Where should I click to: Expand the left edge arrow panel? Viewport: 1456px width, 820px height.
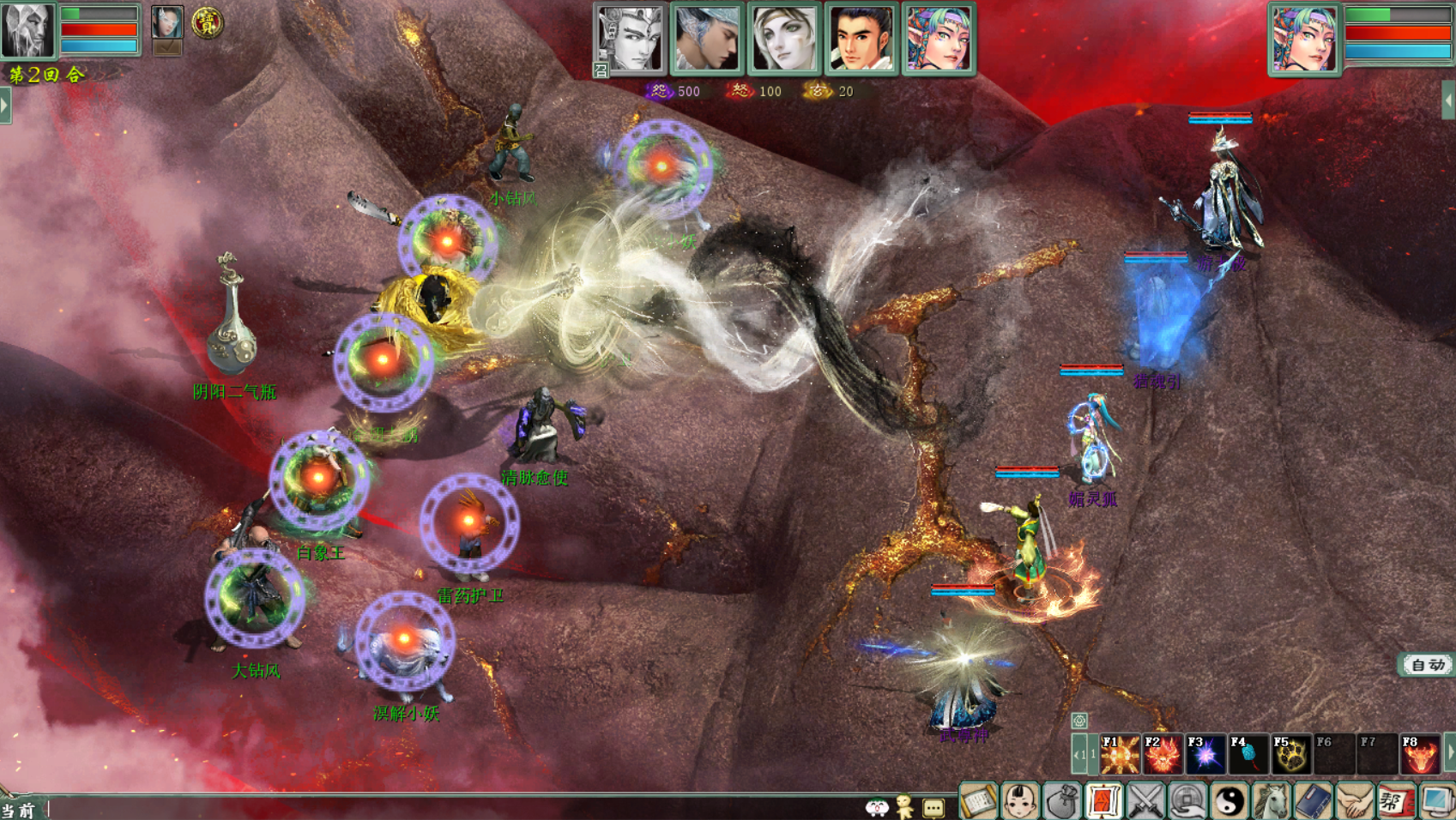[x=5, y=106]
